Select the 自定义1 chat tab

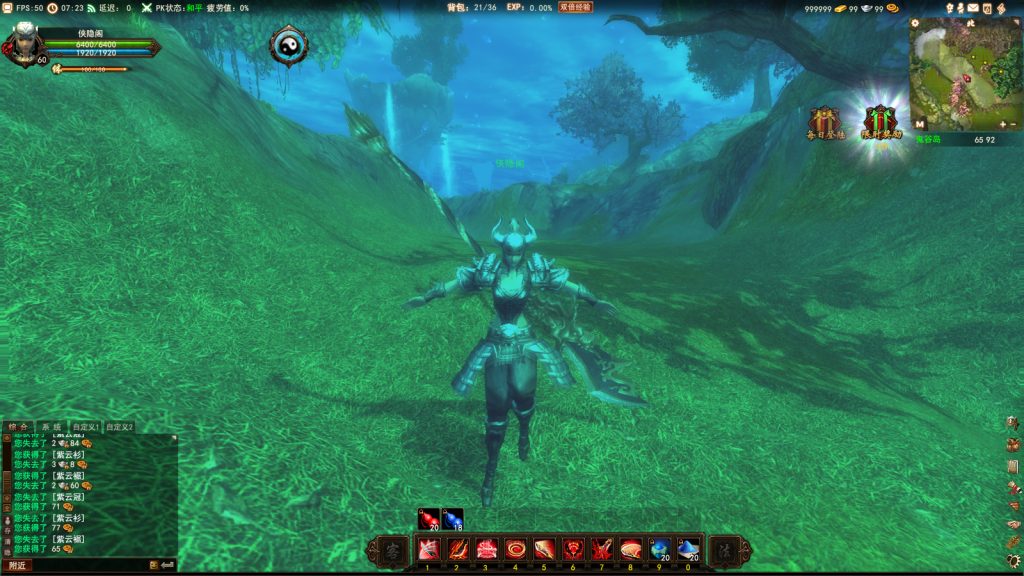coord(86,427)
